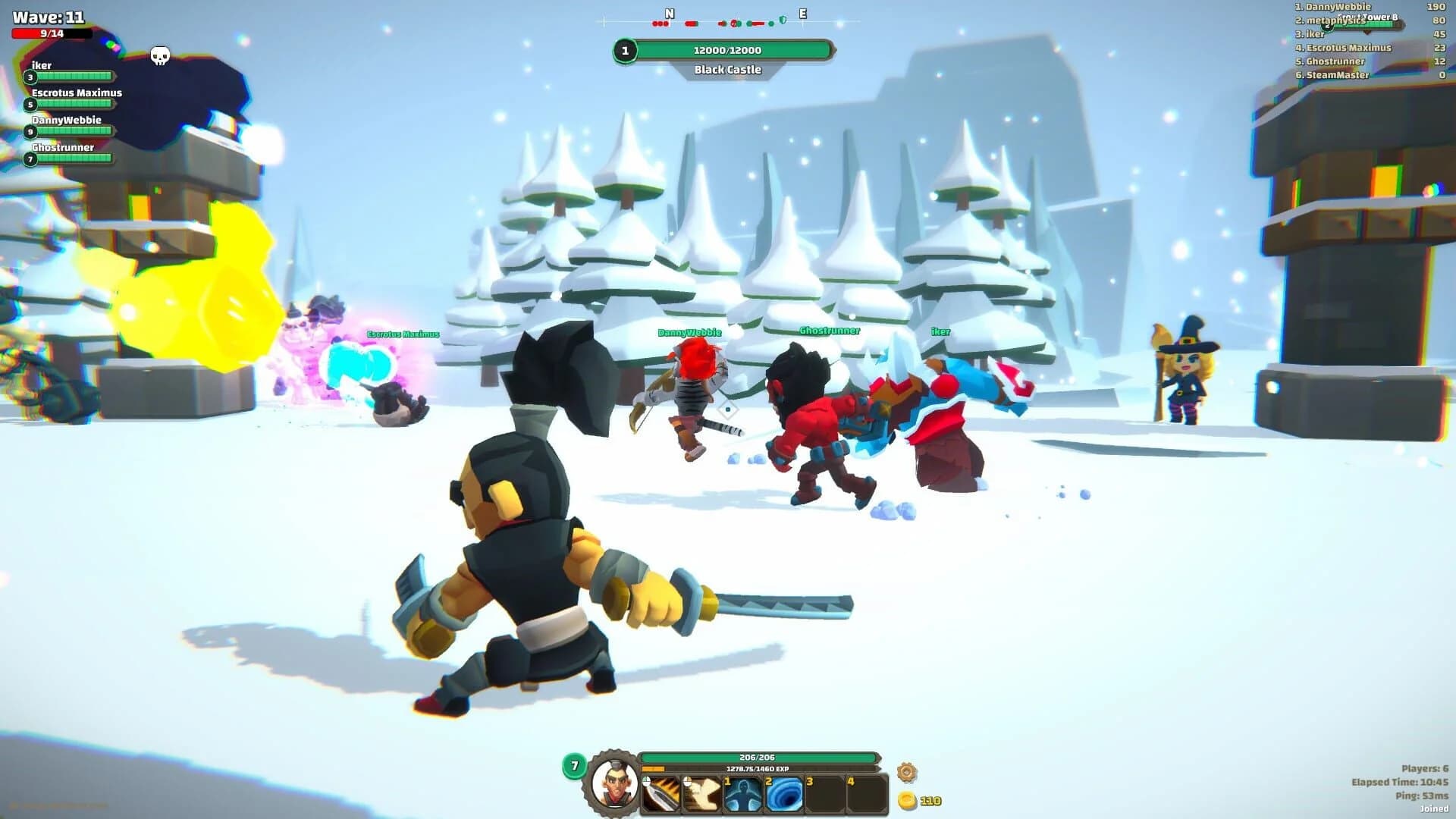
Task: Click the E marker on the compass bar
Action: click(803, 13)
